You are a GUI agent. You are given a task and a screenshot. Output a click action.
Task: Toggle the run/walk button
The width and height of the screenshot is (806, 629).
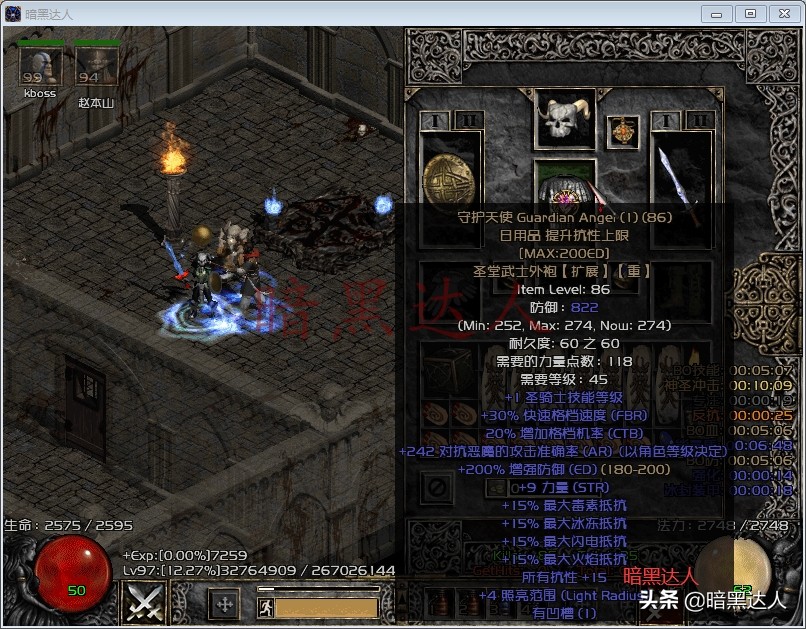coord(265,607)
